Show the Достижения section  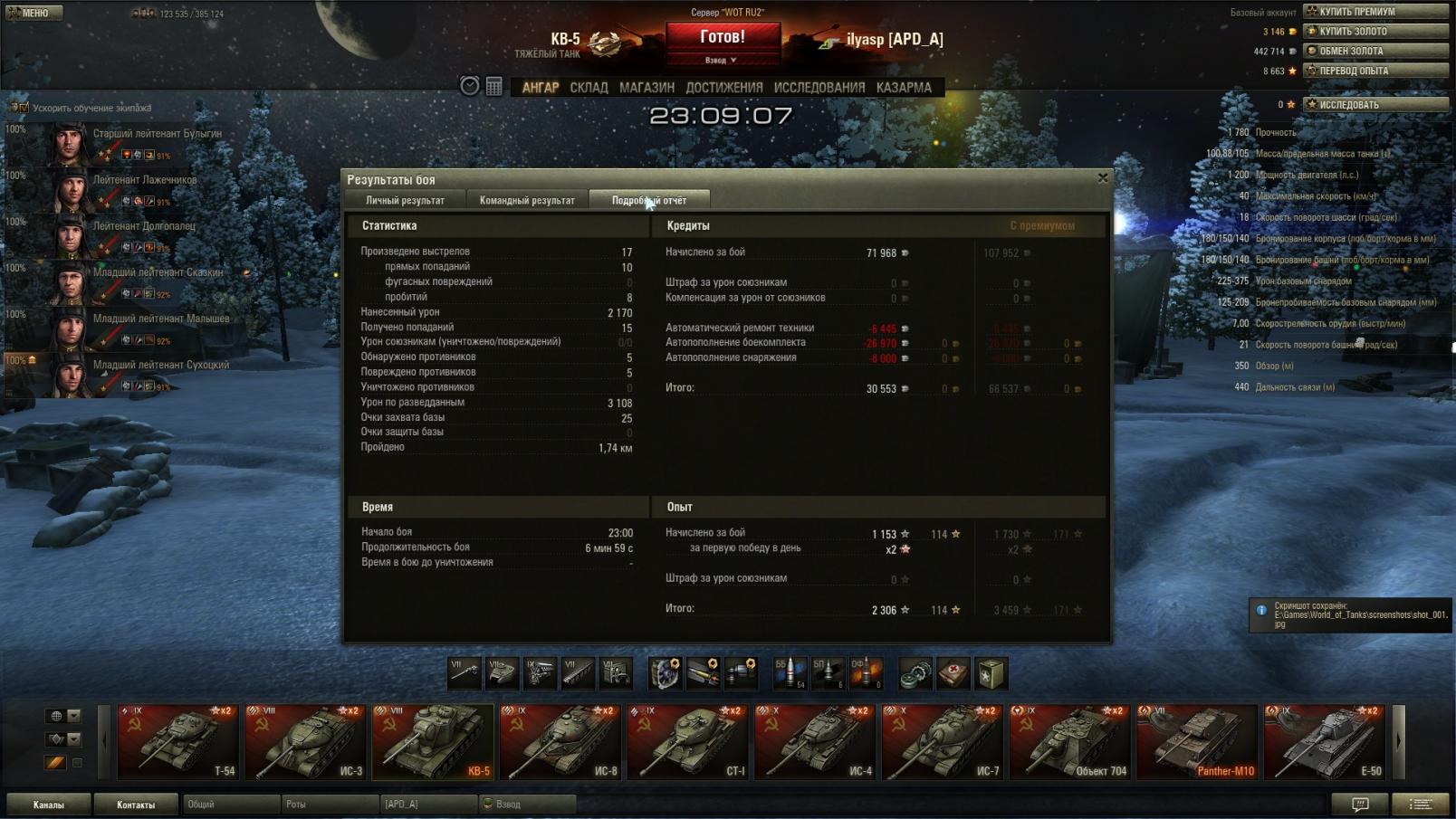723,88
